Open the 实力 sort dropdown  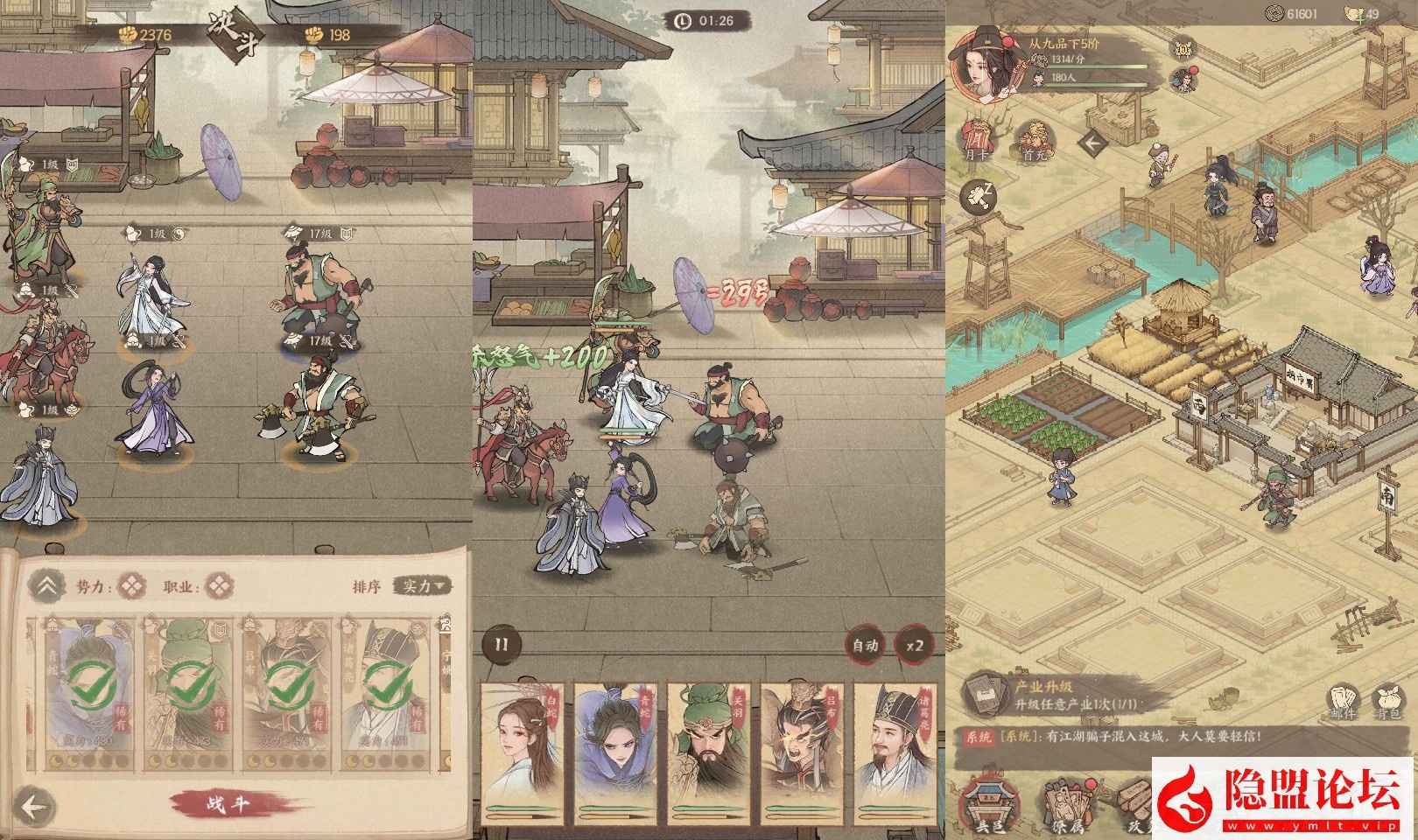(422, 586)
